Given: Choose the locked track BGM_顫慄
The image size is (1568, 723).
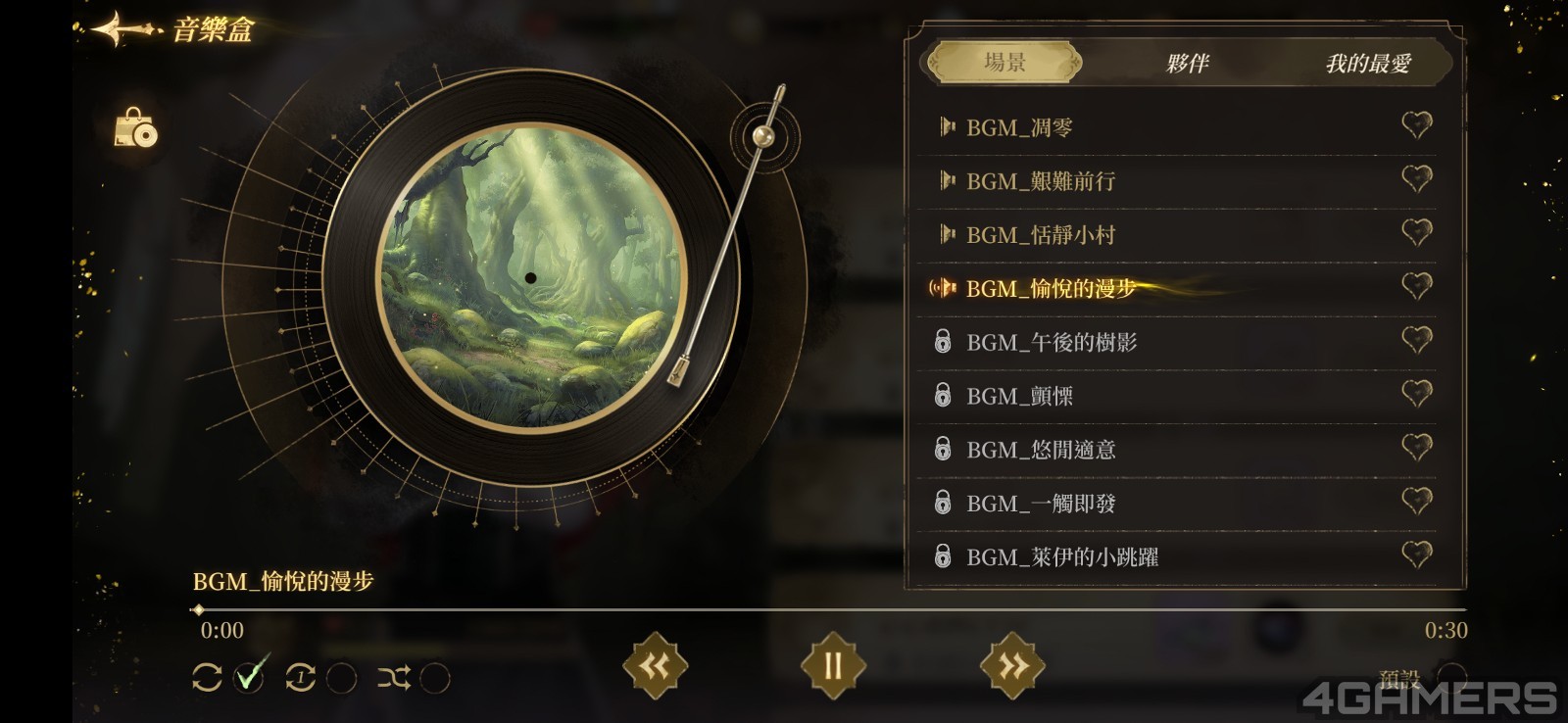Looking at the screenshot, I should pos(1019,397).
